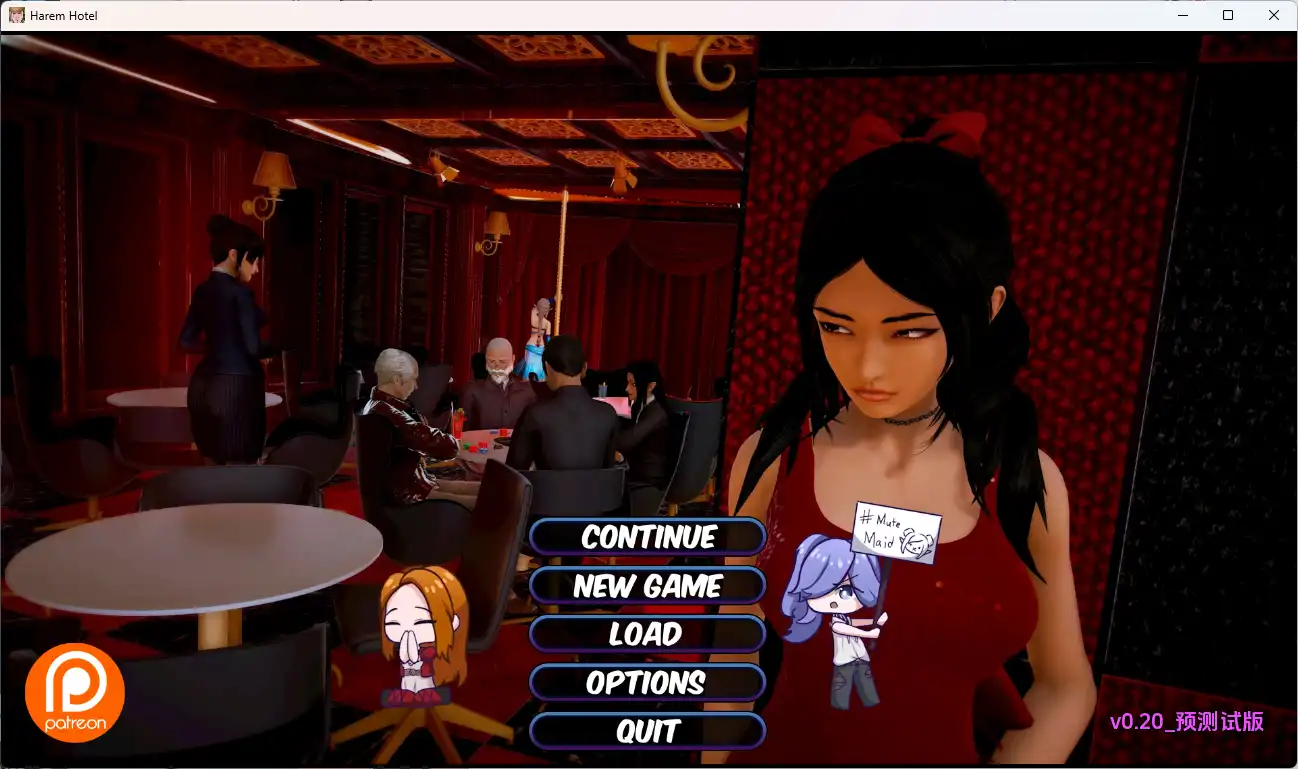This screenshot has height=769, width=1298.
Task: Start a NEW GAME
Action: pyautogui.click(x=648, y=586)
